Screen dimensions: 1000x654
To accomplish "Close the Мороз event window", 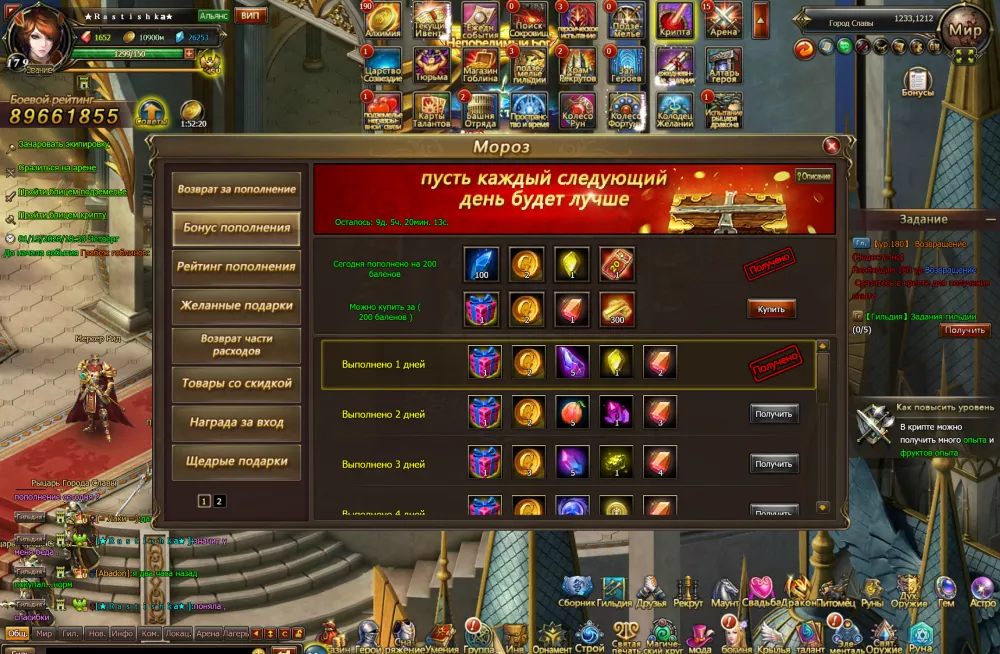I will tap(830, 146).
